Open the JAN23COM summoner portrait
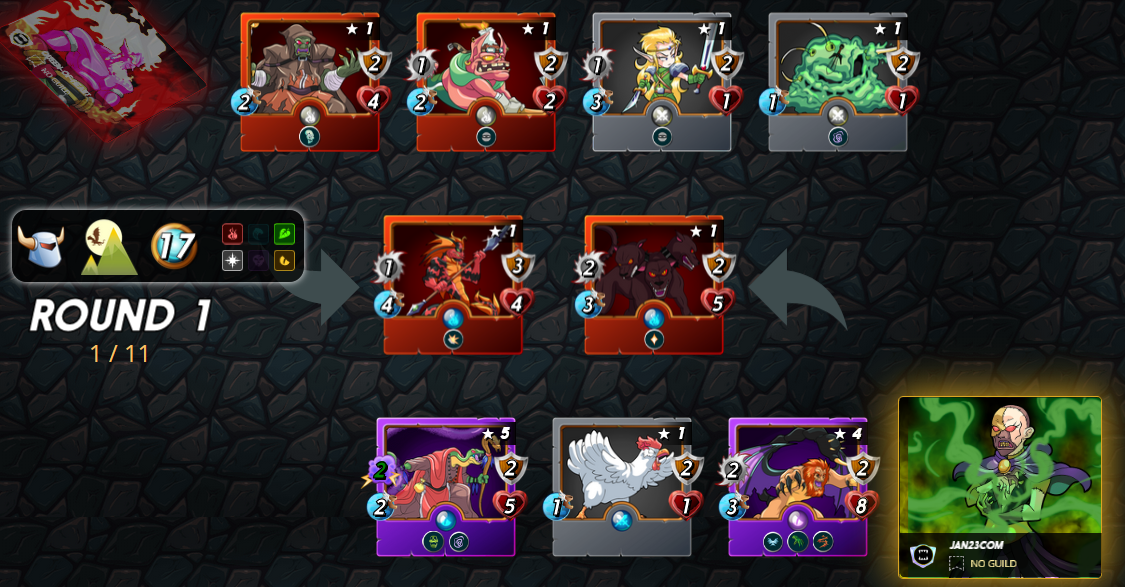This screenshot has width=1125, height=587. coord(1000,466)
